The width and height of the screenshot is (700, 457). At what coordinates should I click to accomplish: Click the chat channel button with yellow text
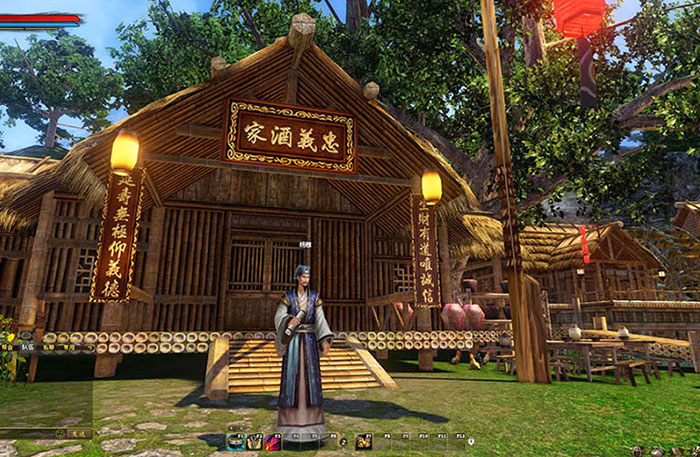pyautogui.click(x=79, y=434)
